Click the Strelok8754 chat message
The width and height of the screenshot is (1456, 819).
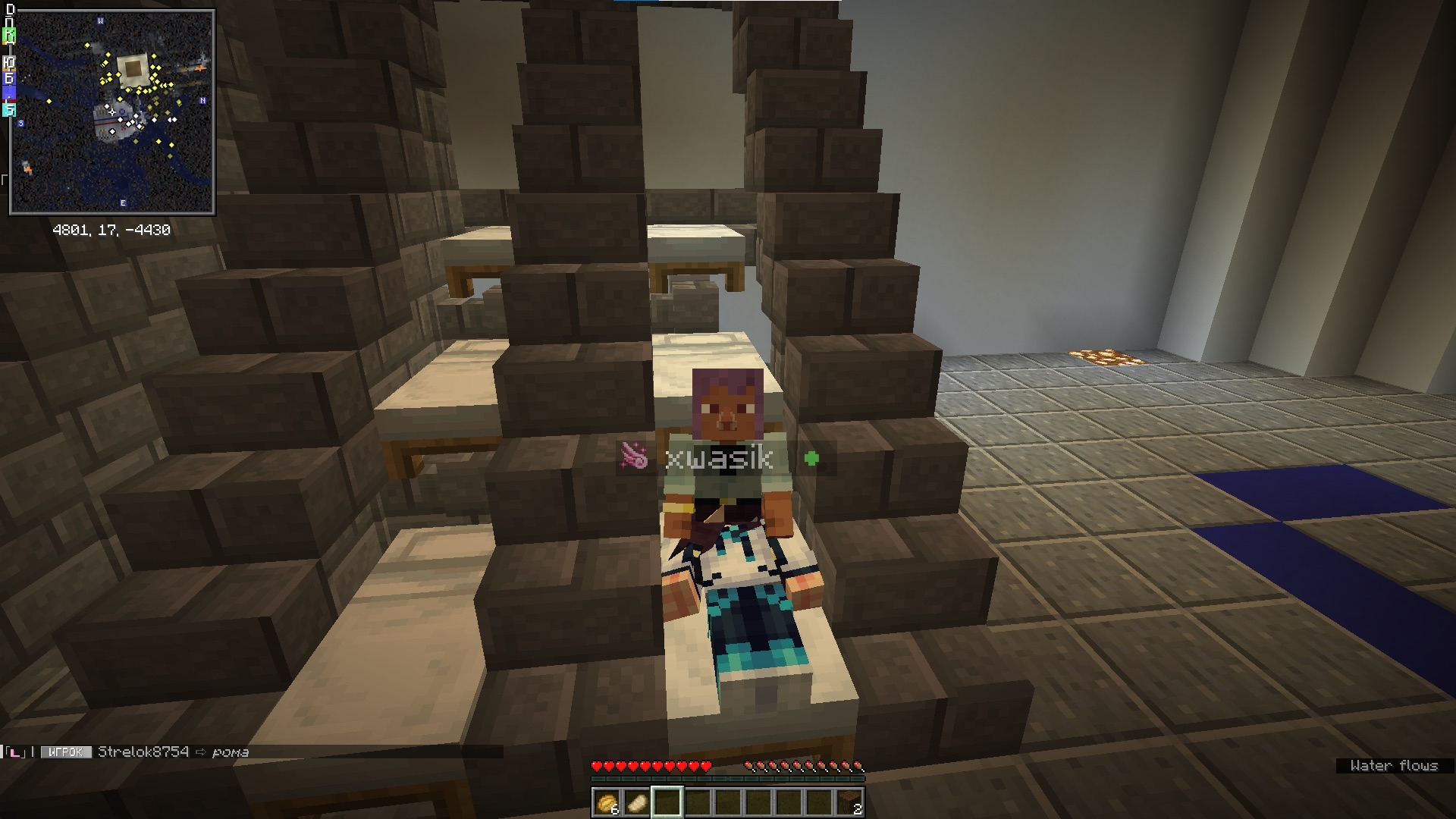(x=173, y=752)
